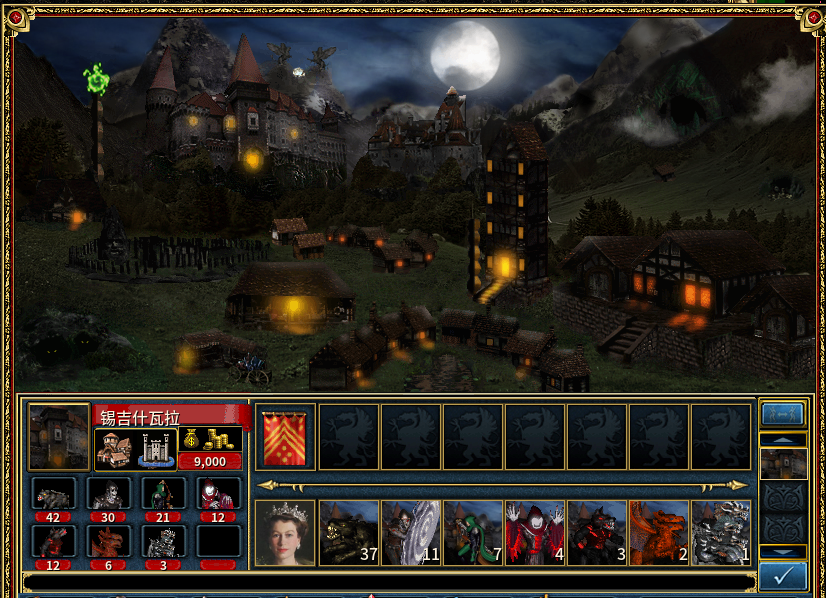The height and width of the screenshot is (598, 826).
Task: Select the town portrait next to the name
Action: 59,436
